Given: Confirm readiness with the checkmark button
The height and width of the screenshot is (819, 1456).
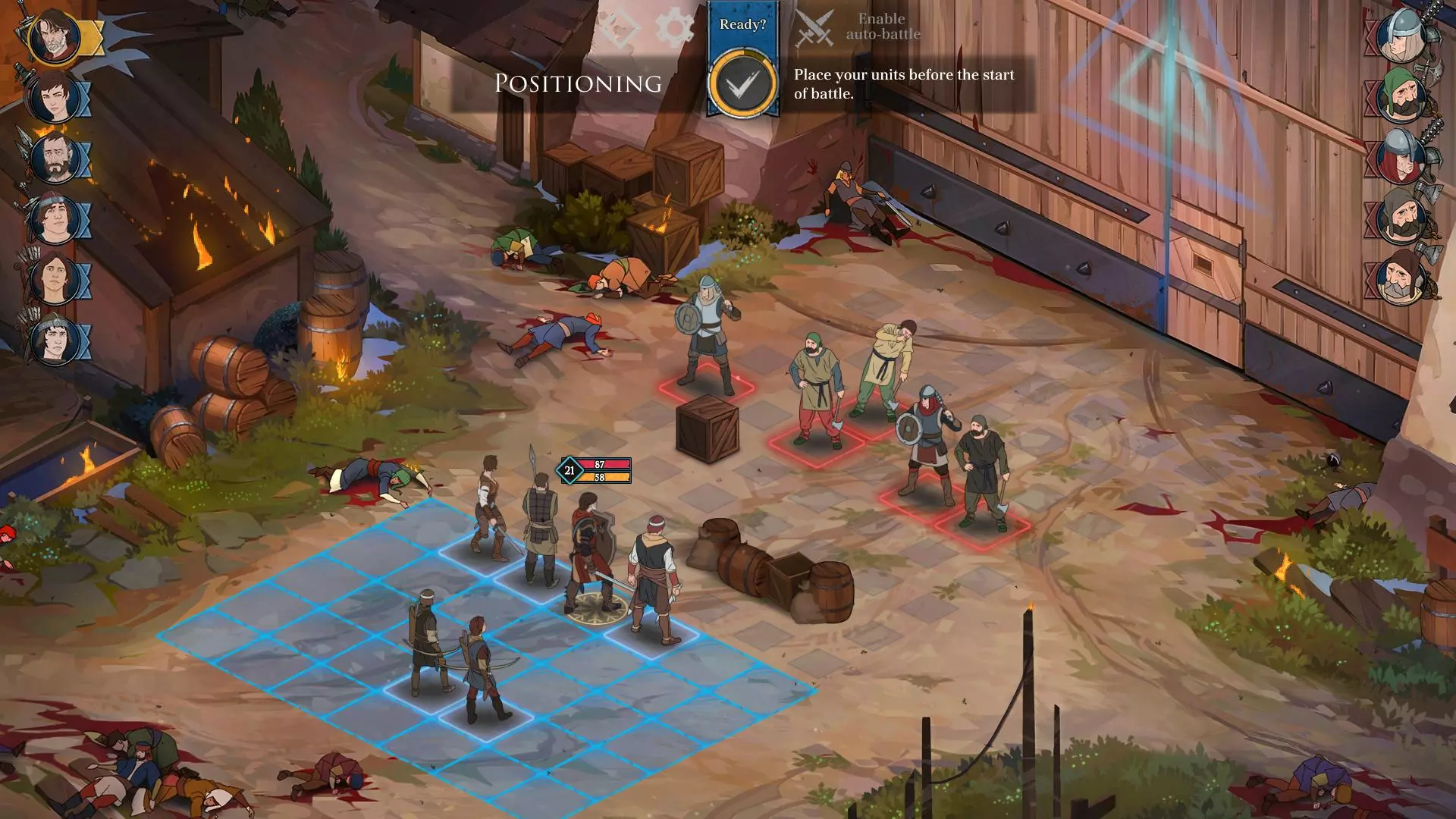Looking at the screenshot, I should coord(742,83).
